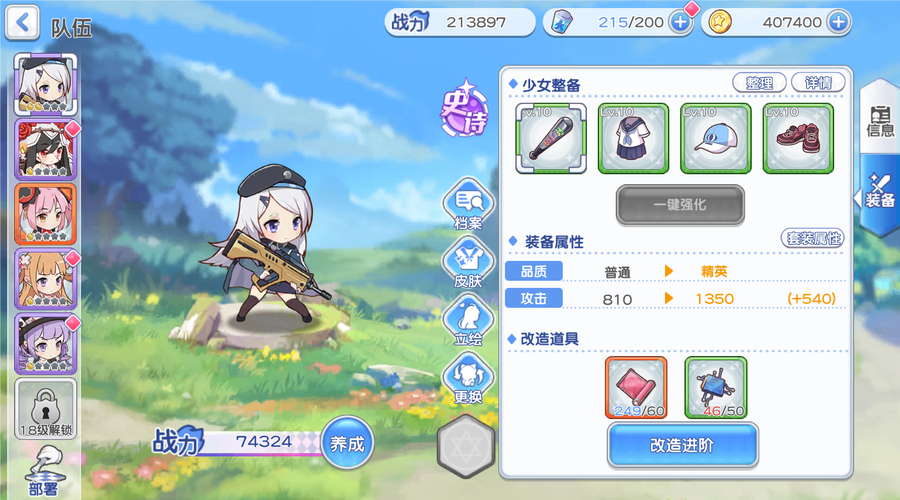This screenshot has height=500, width=900.
Task: Open 套装属性 set attributes
Action: tap(812, 239)
